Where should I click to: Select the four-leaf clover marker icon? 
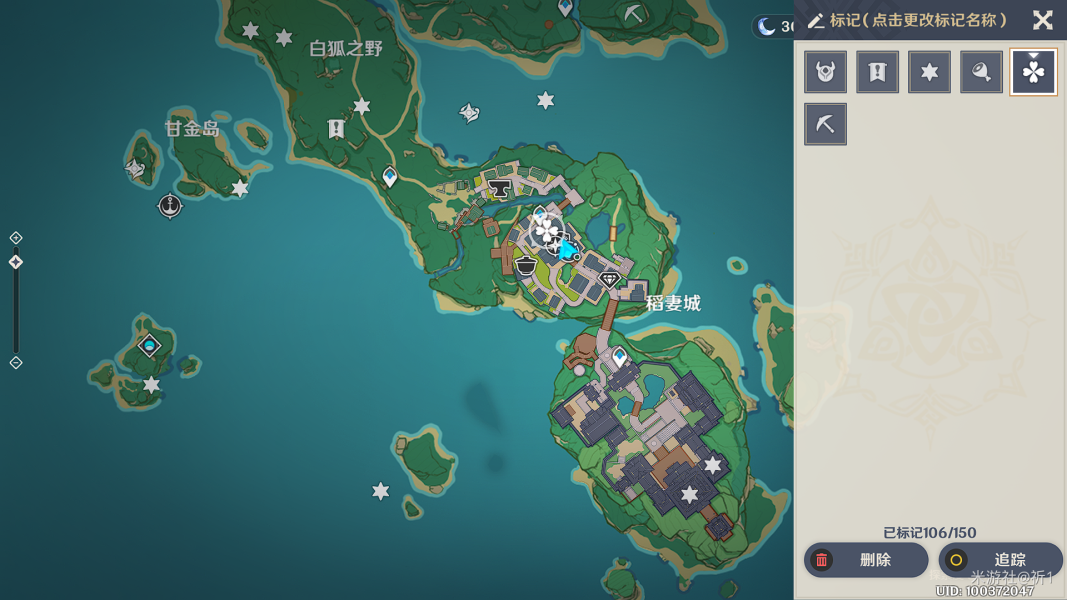pos(1033,72)
